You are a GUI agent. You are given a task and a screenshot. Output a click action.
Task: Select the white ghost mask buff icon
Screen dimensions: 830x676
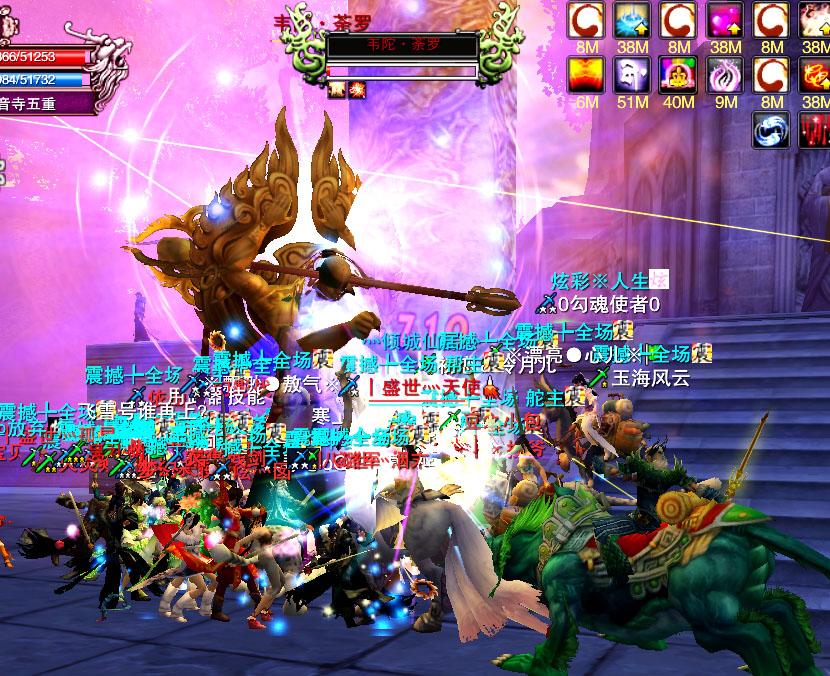(x=632, y=75)
